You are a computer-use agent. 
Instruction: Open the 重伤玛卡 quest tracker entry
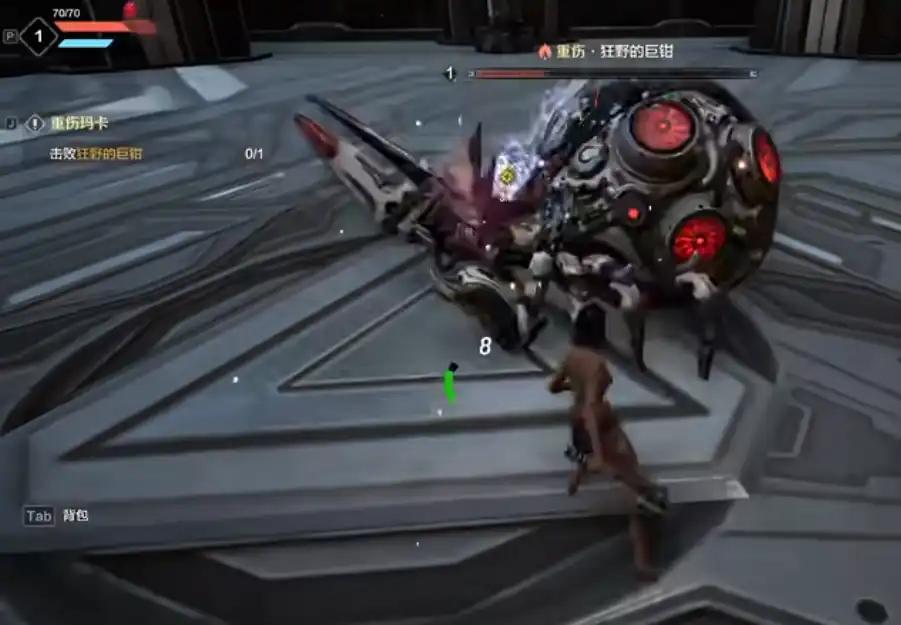point(78,123)
